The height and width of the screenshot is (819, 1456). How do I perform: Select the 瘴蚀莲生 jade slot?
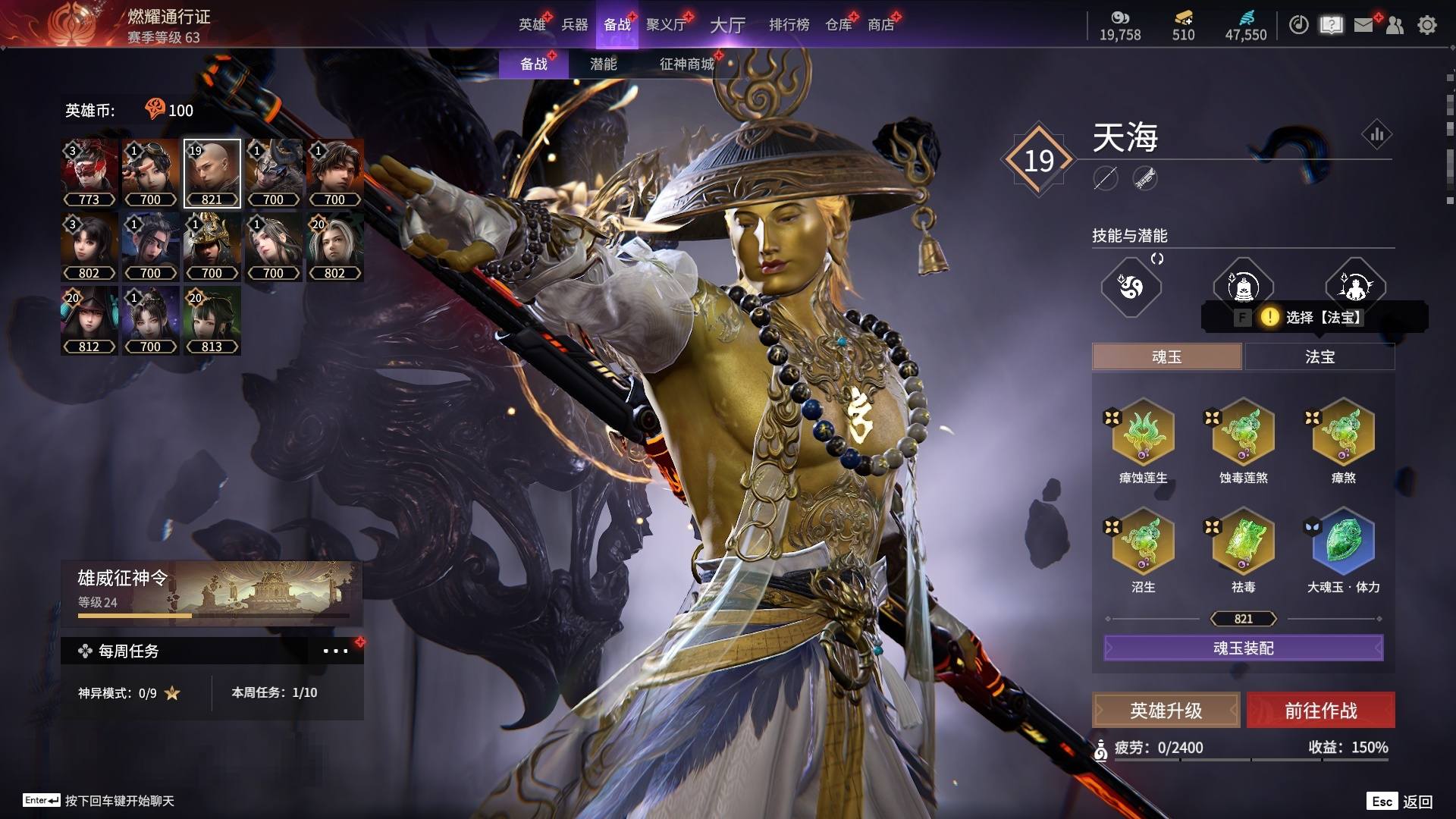1144,433
